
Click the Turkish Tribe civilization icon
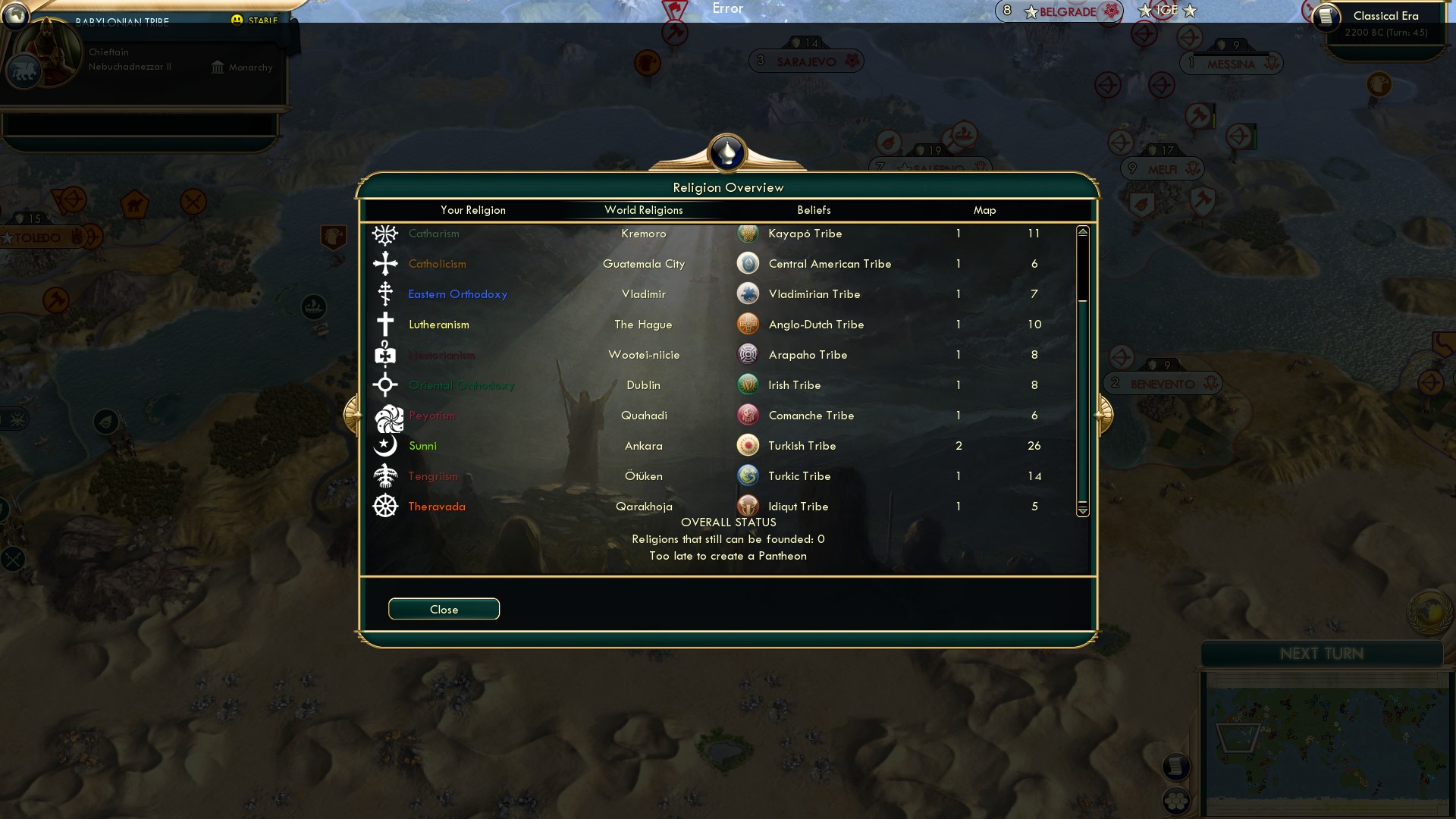pyautogui.click(x=748, y=445)
